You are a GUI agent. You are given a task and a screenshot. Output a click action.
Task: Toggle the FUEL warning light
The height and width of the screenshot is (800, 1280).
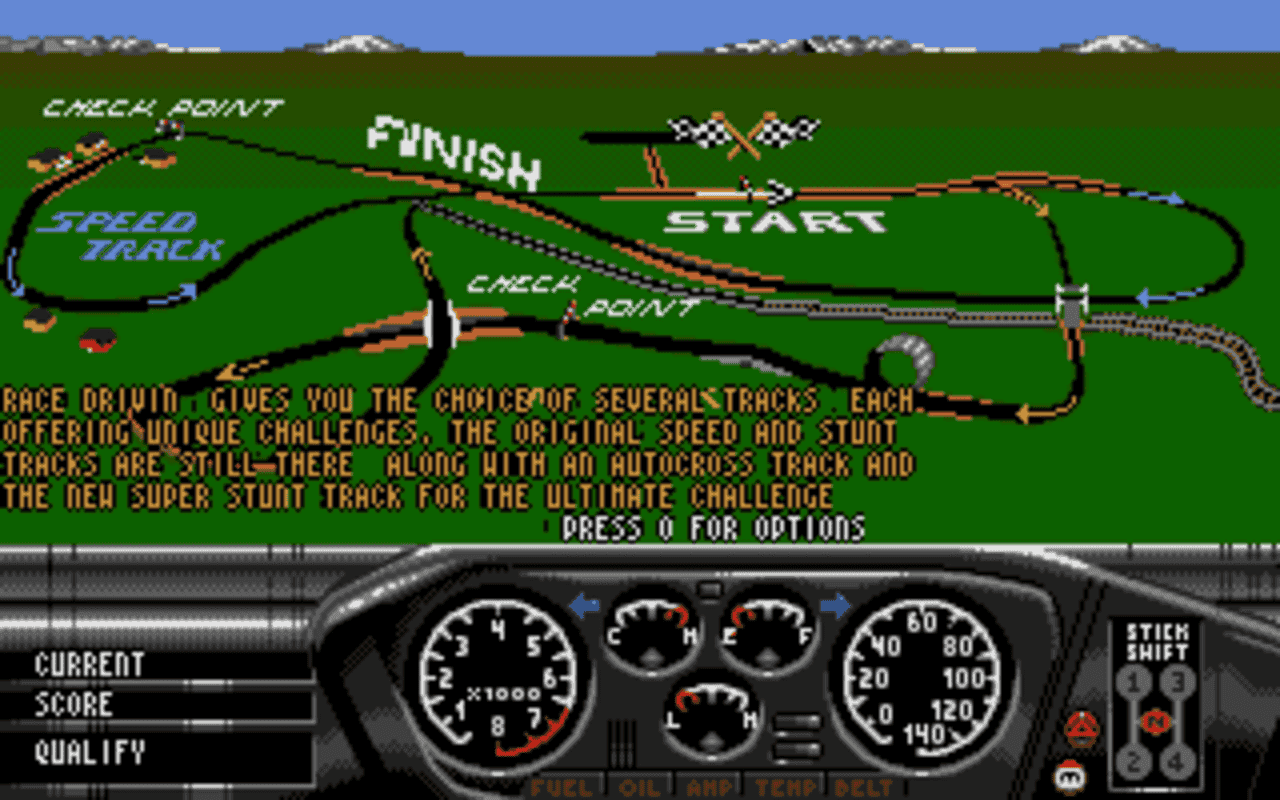click(563, 787)
